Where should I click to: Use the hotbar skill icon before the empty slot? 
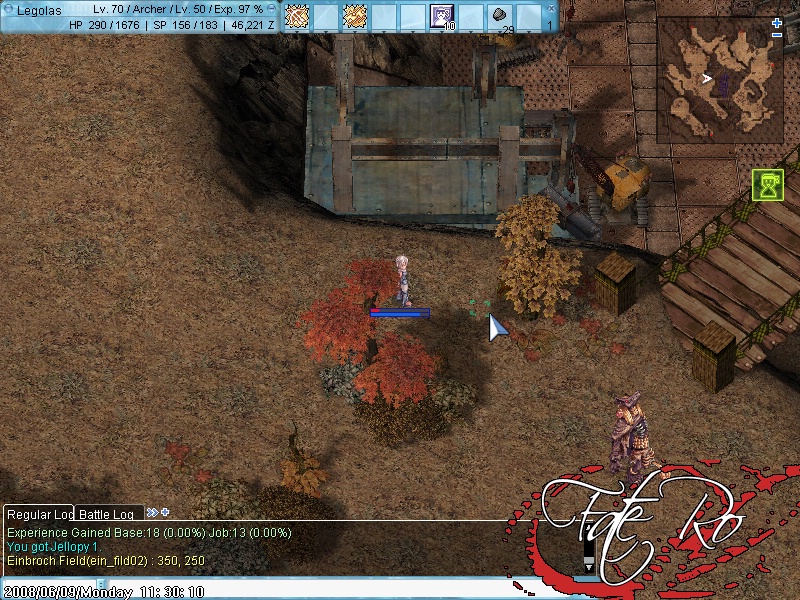pyautogui.click(x=297, y=16)
